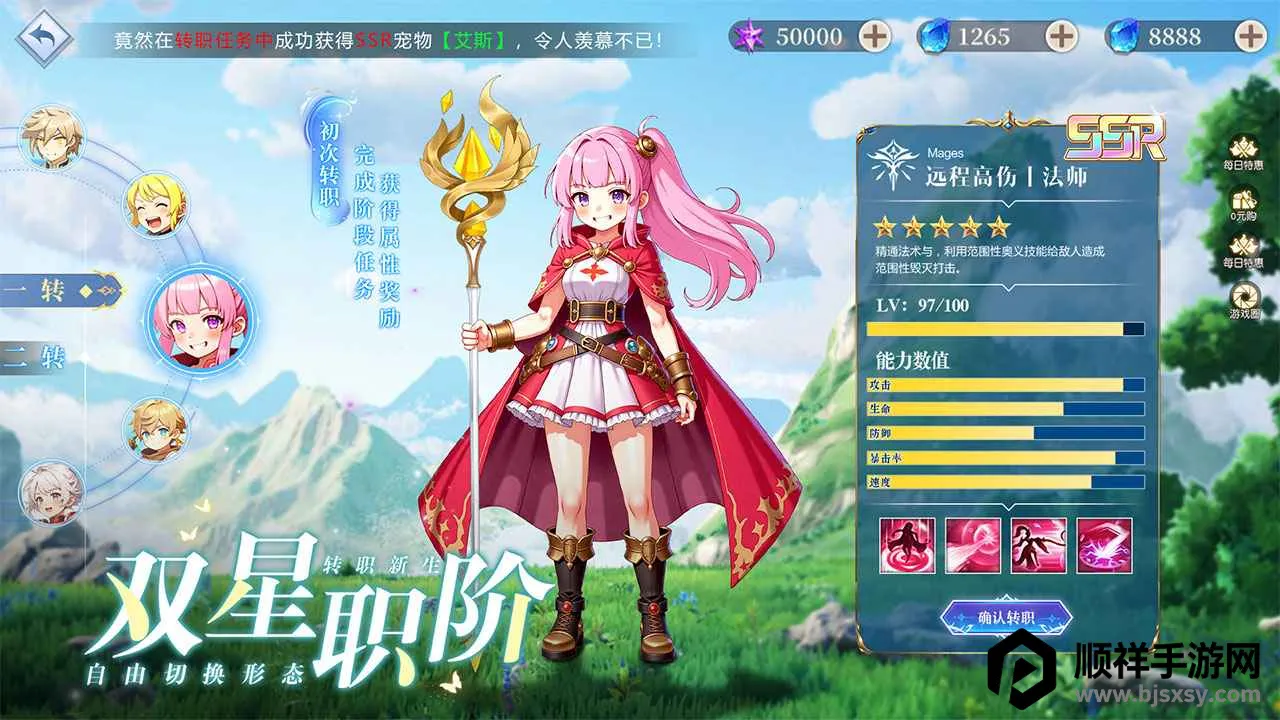This screenshot has height=720, width=1280.
Task: Choose the laughing yellow-haired girl portrait
Action: 155,205
